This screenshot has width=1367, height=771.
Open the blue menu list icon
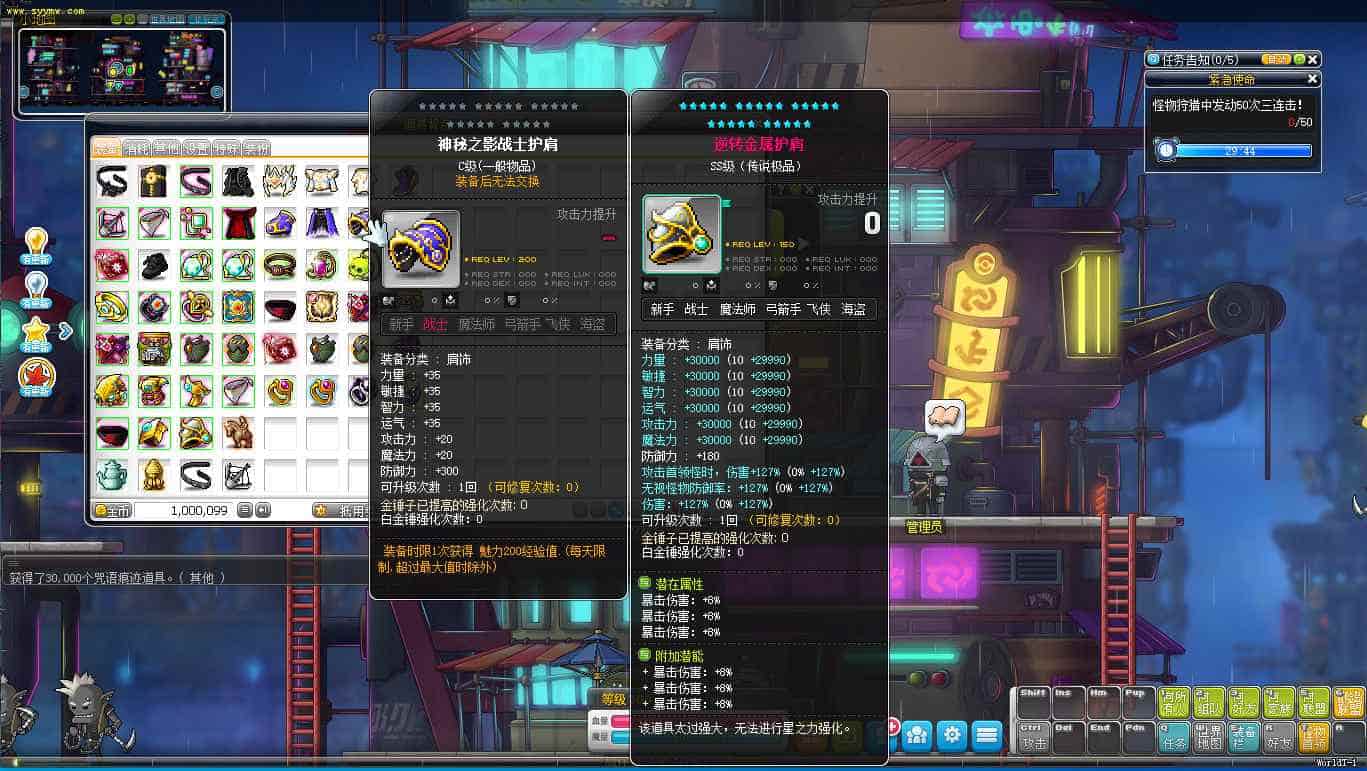(x=989, y=734)
